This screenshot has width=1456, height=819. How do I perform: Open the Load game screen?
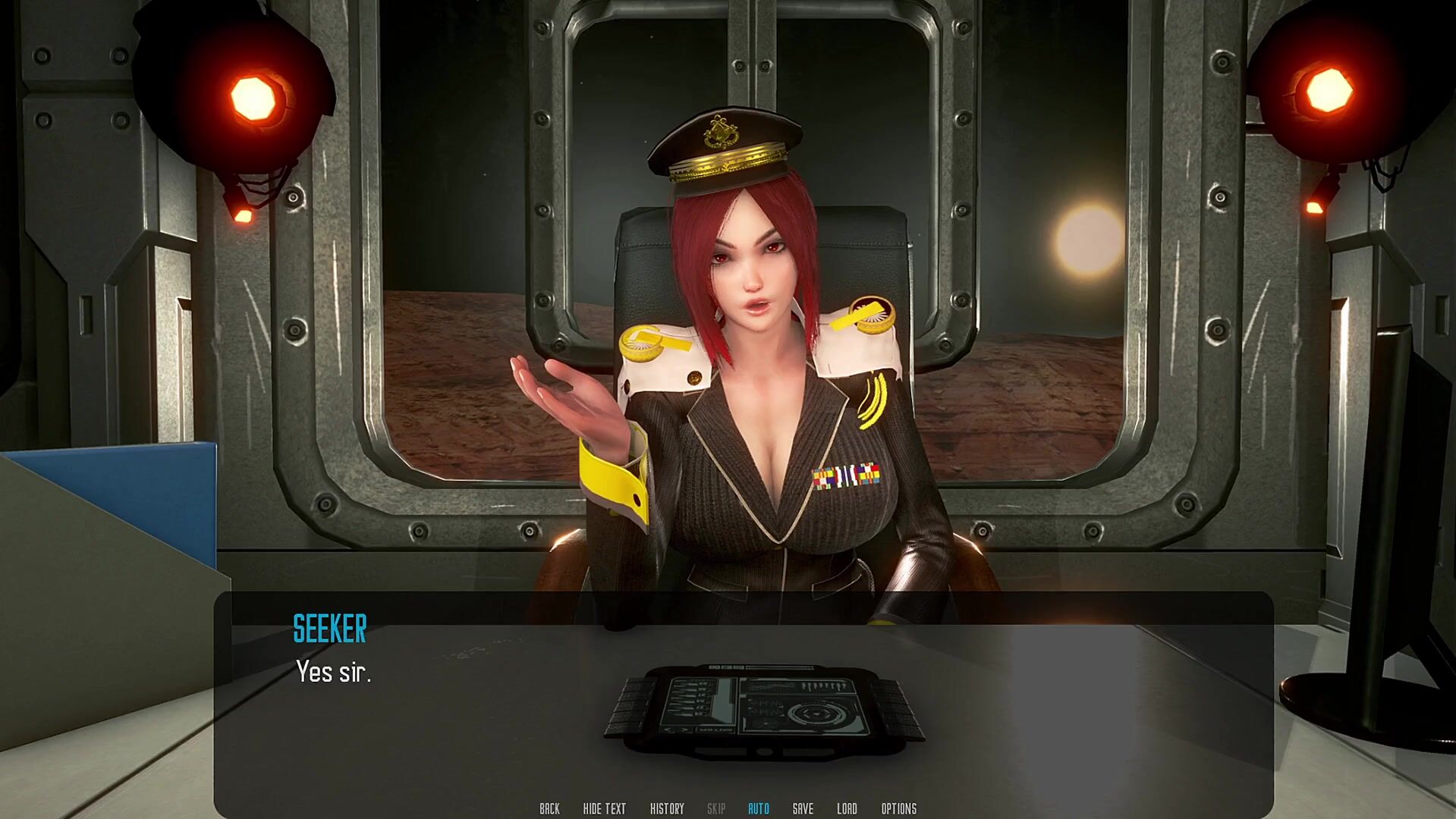(x=847, y=808)
